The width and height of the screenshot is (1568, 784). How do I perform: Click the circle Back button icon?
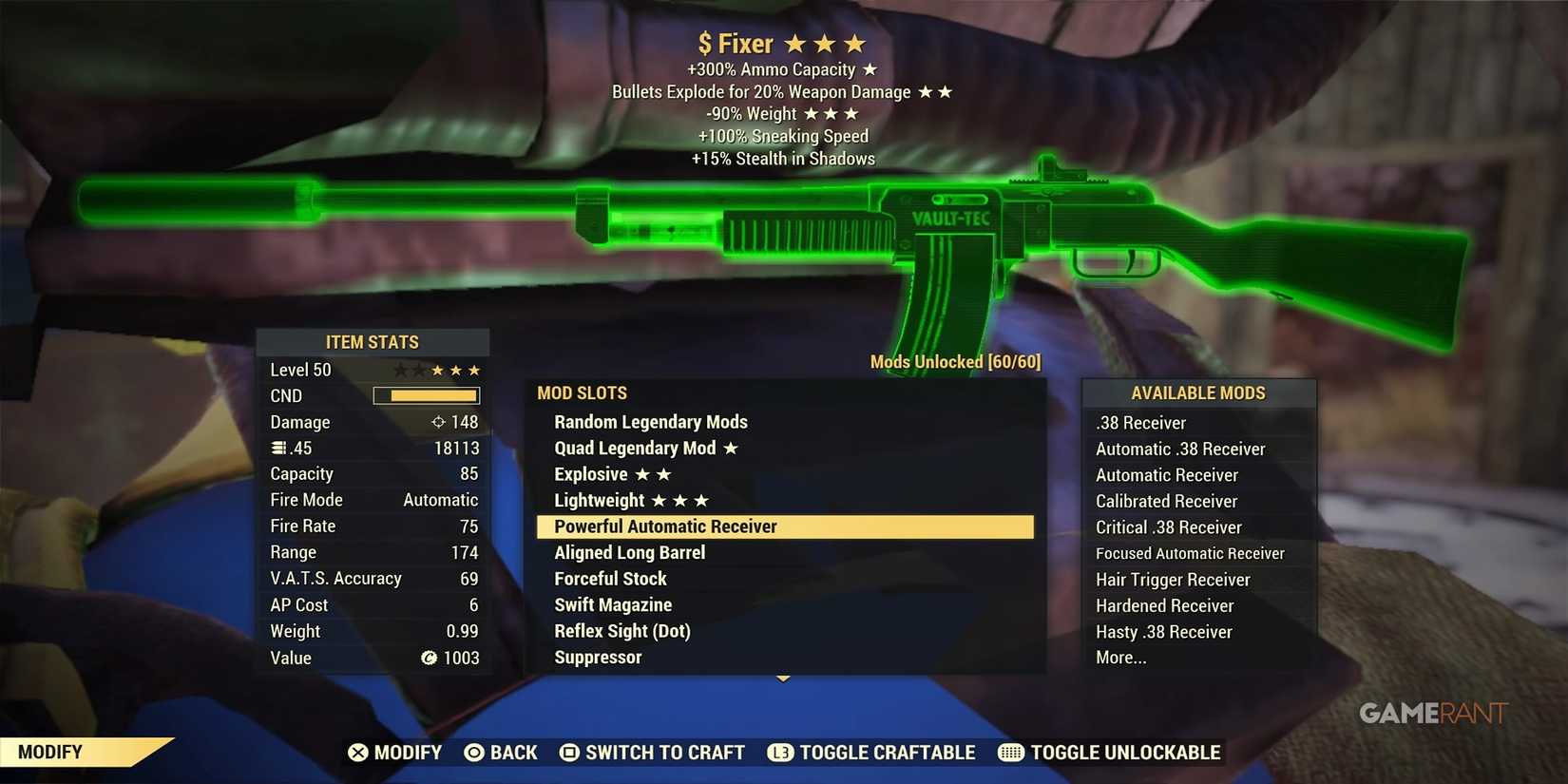click(472, 752)
